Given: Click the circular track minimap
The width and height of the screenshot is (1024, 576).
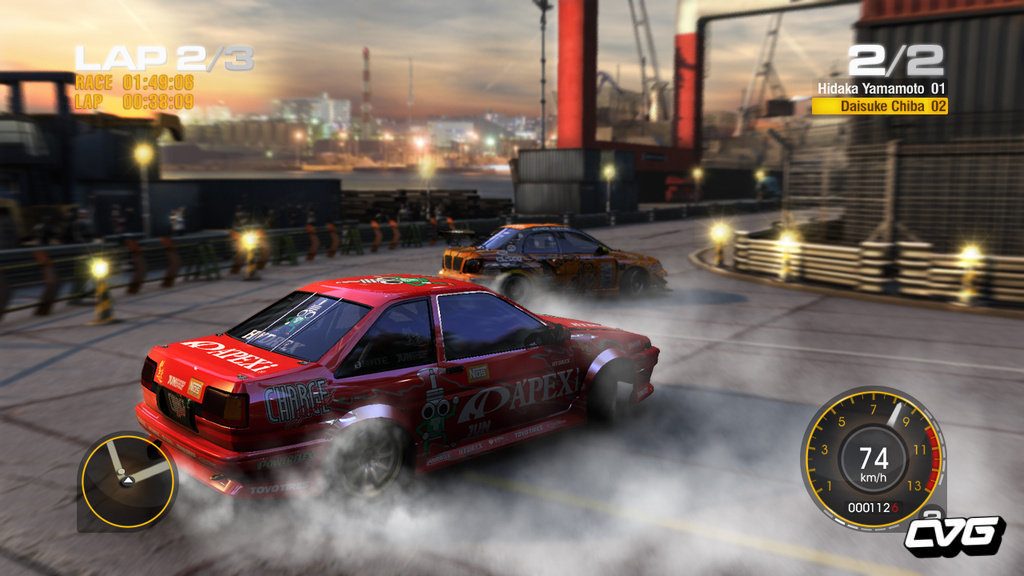Looking at the screenshot, I should (128, 481).
